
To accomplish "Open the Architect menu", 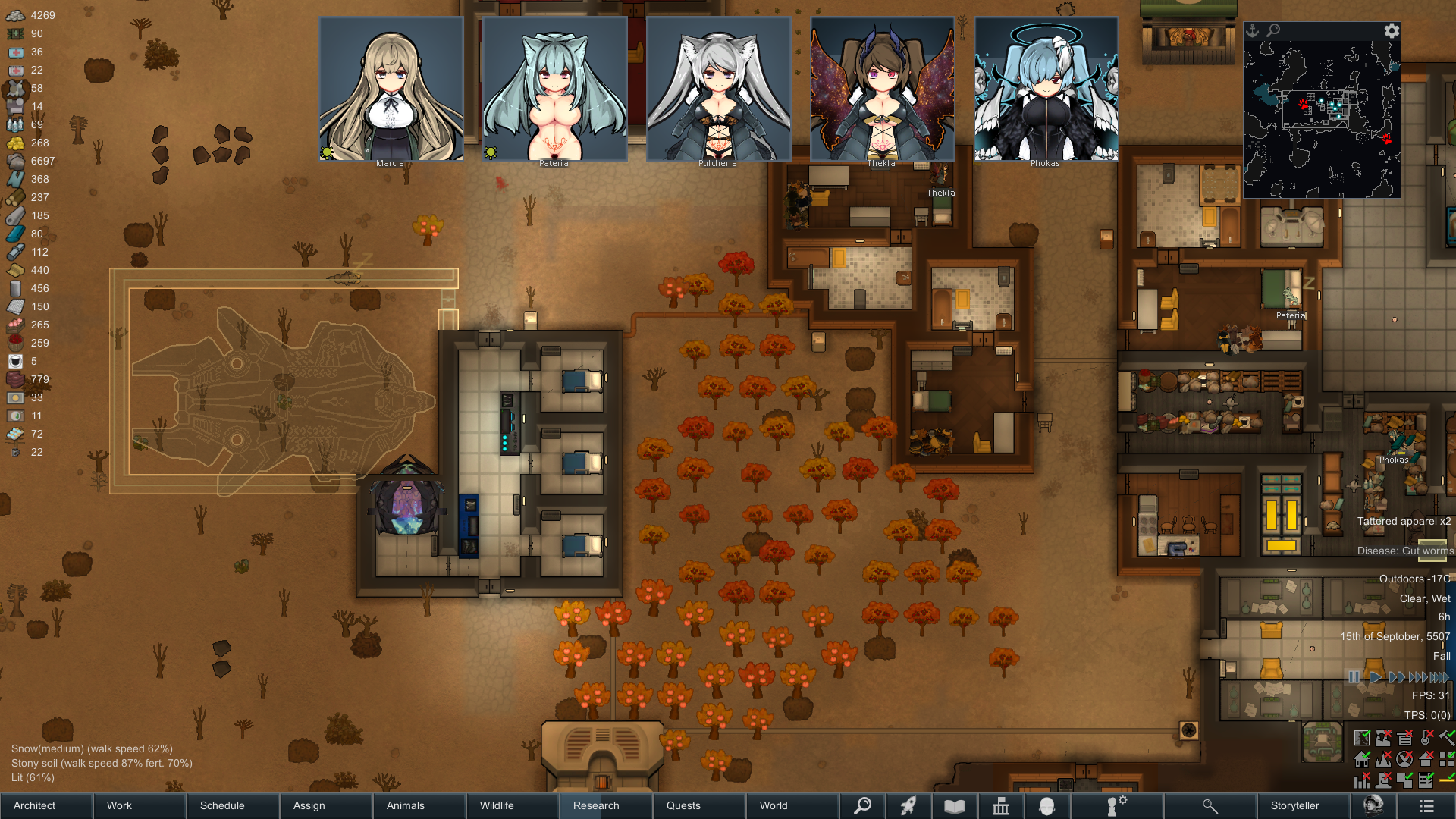I will [35, 805].
